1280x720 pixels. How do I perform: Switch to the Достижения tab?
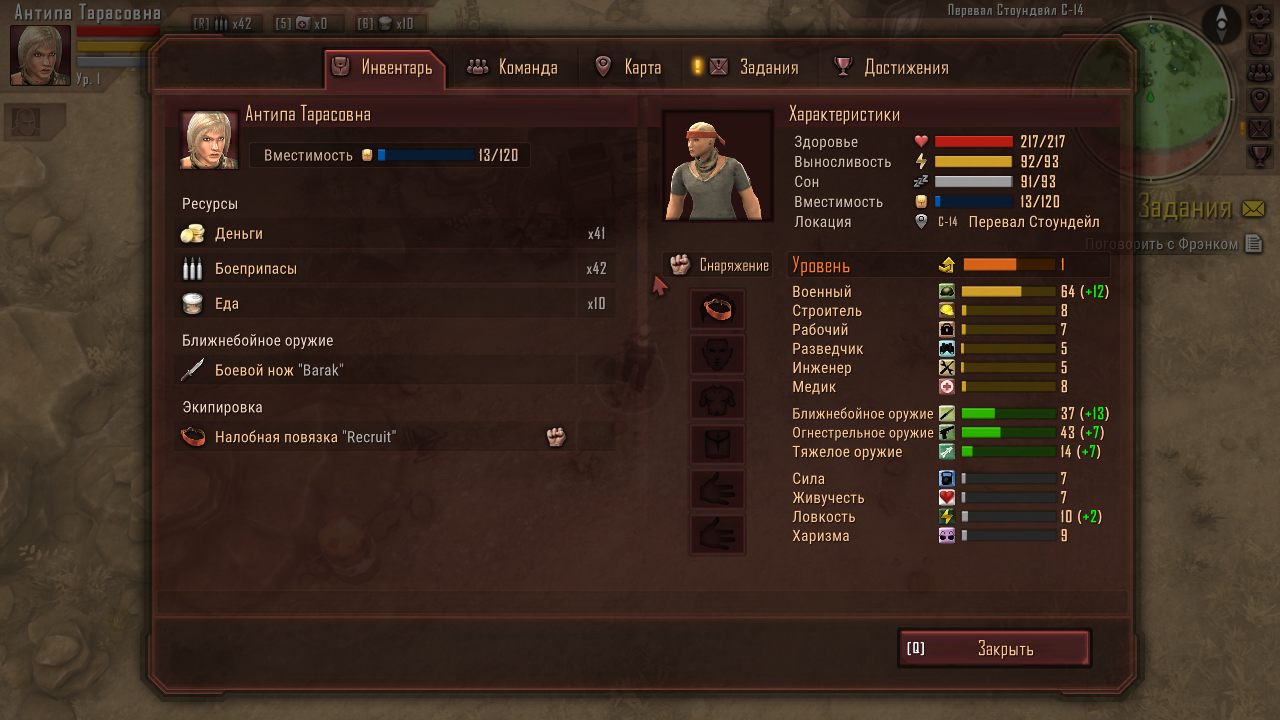892,68
